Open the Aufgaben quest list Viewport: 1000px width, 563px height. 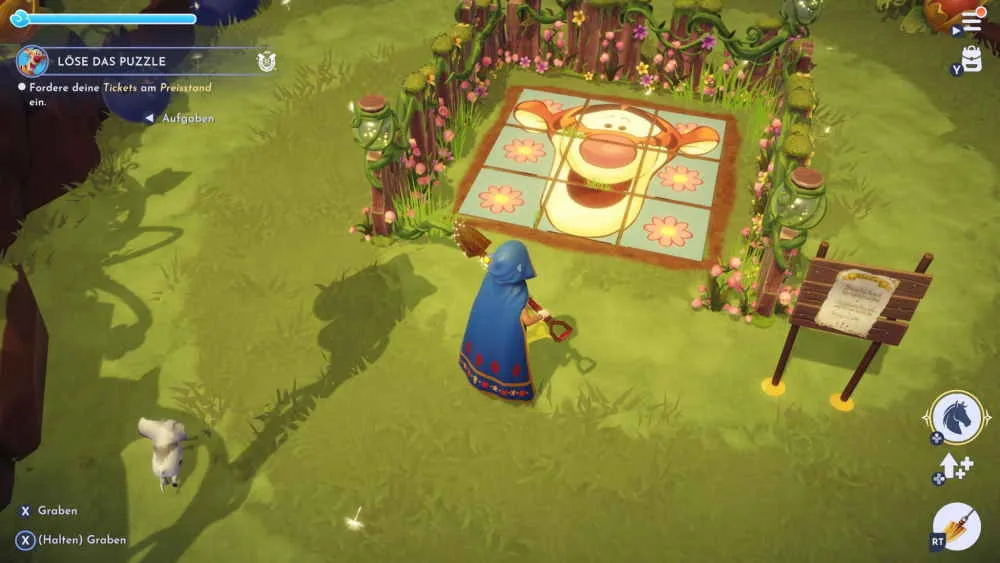coord(186,118)
